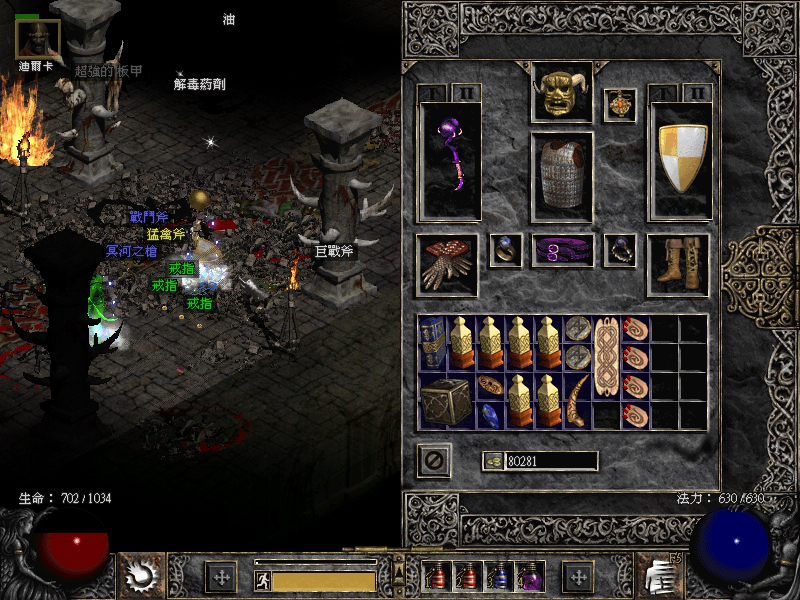Select the curved horn item
The image size is (800, 600).
577,400
